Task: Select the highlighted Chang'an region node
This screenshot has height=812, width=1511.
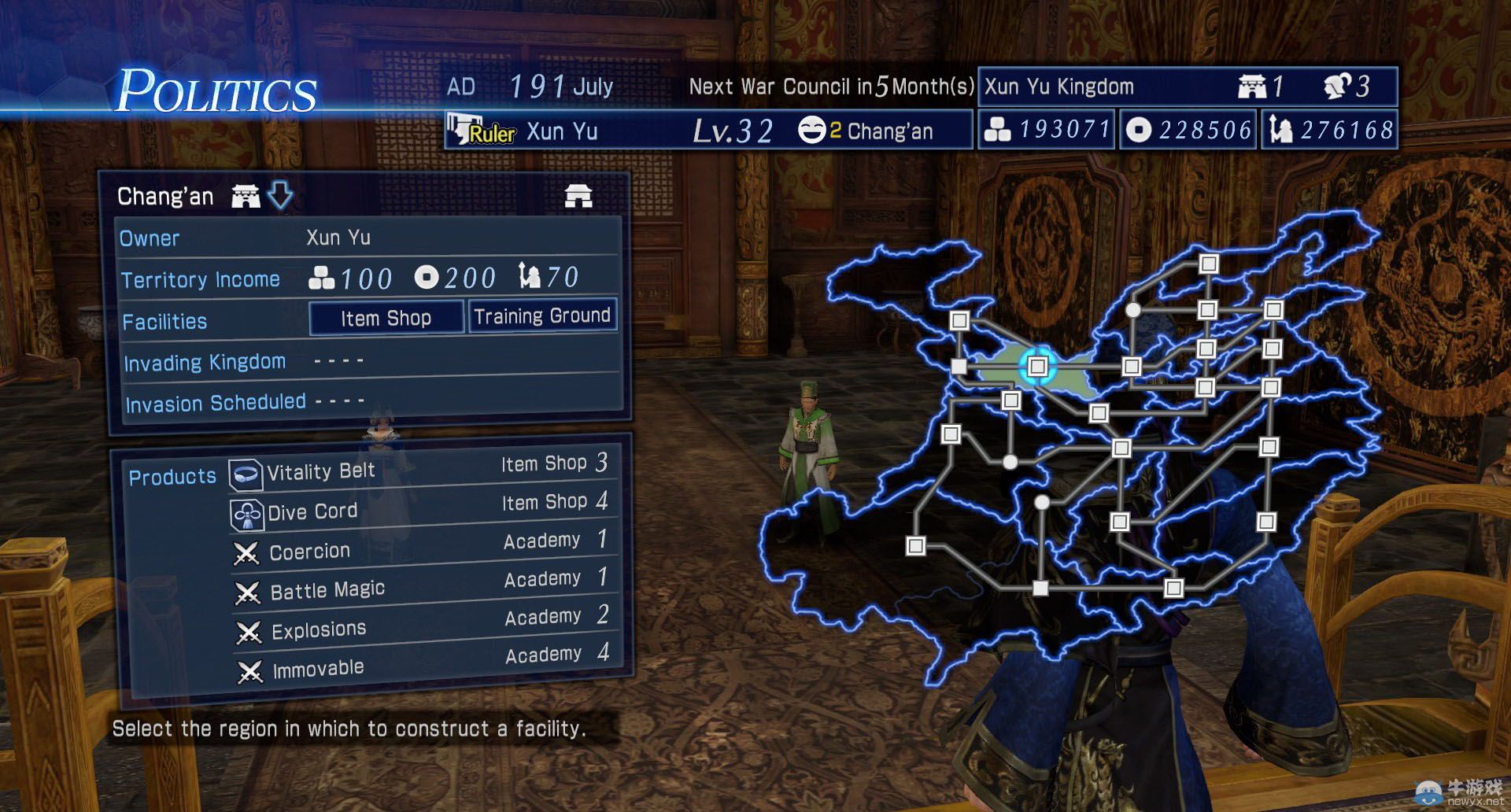Action: click(x=1037, y=366)
